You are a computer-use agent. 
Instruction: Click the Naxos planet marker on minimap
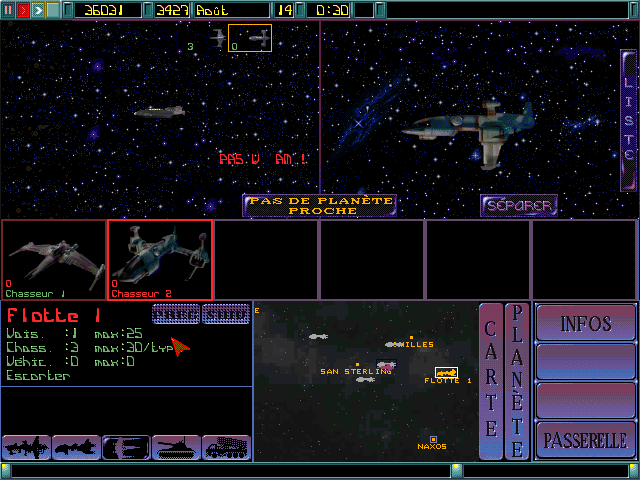click(x=433, y=439)
